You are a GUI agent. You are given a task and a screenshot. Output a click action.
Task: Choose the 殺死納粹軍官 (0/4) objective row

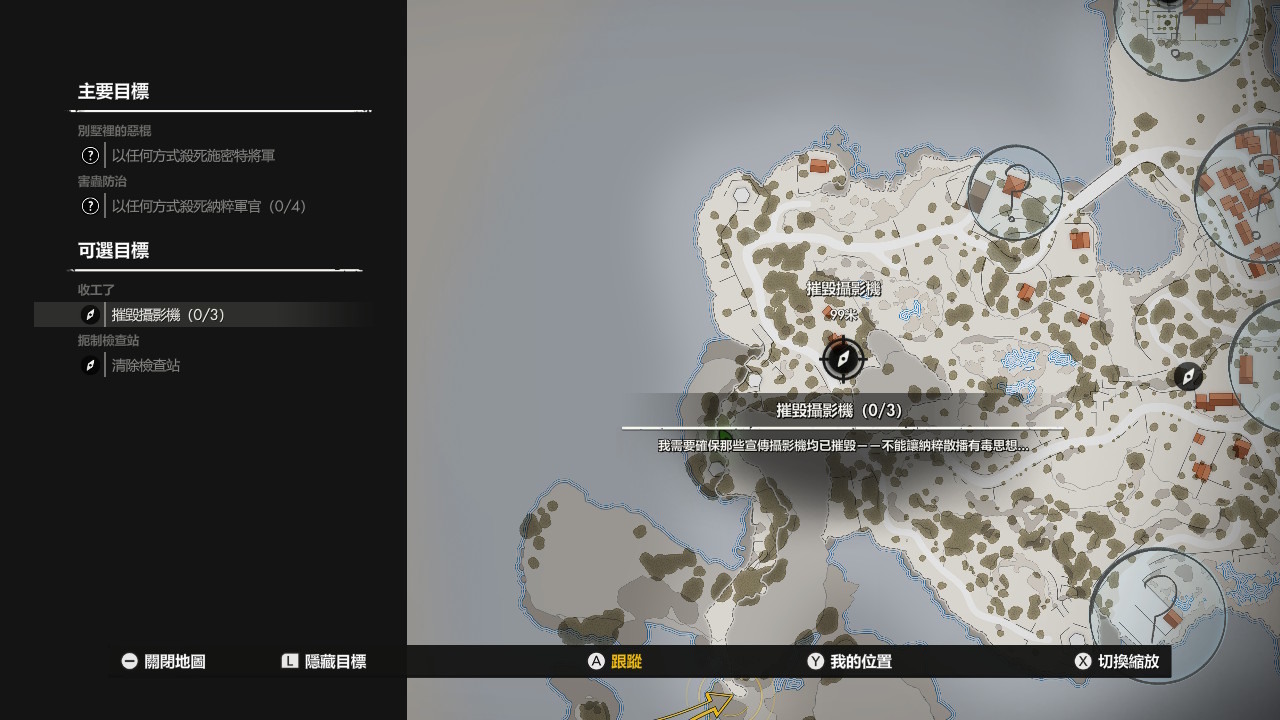pyautogui.click(x=209, y=206)
